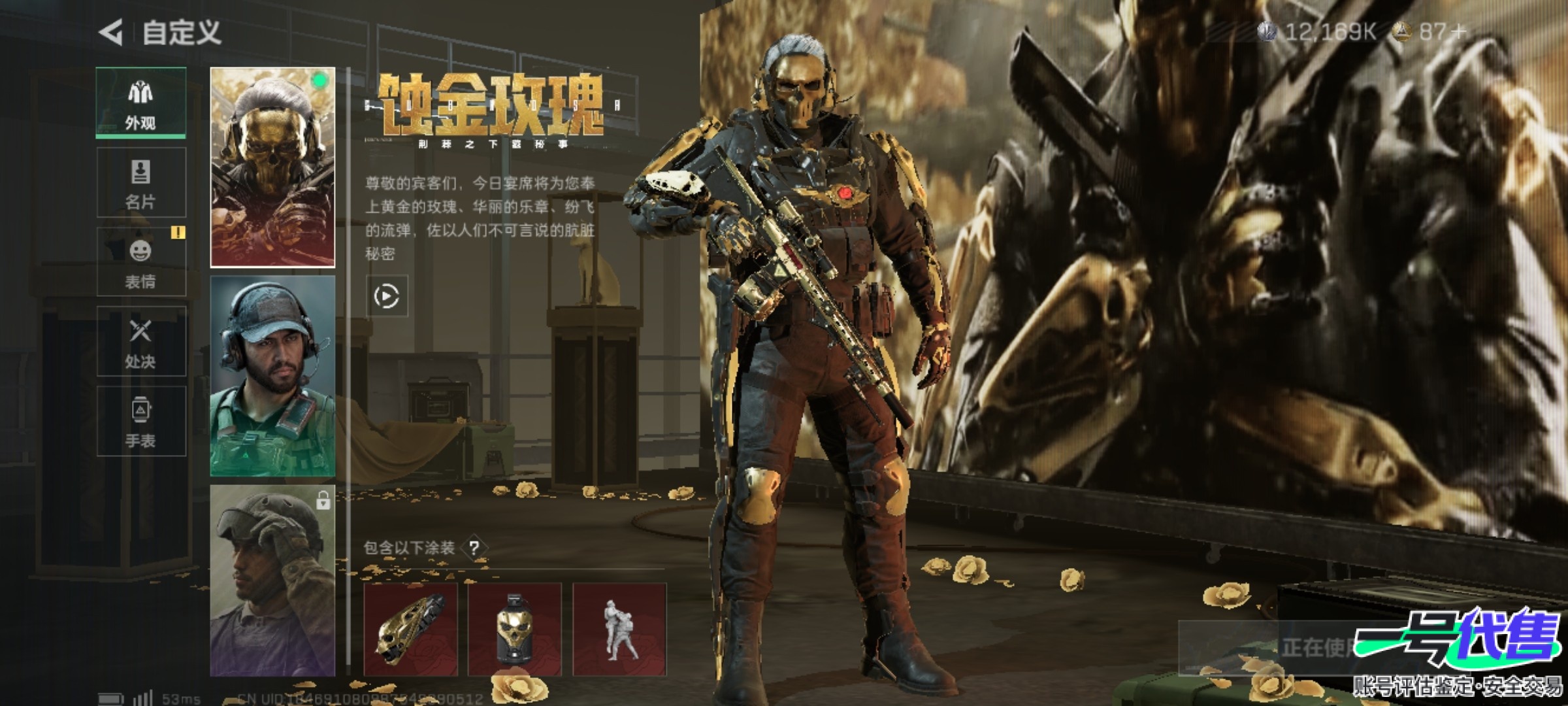This screenshot has width=1568, height=706.
Task: Show help for 包含以下涂装 question mark
Action: tap(475, 548)
